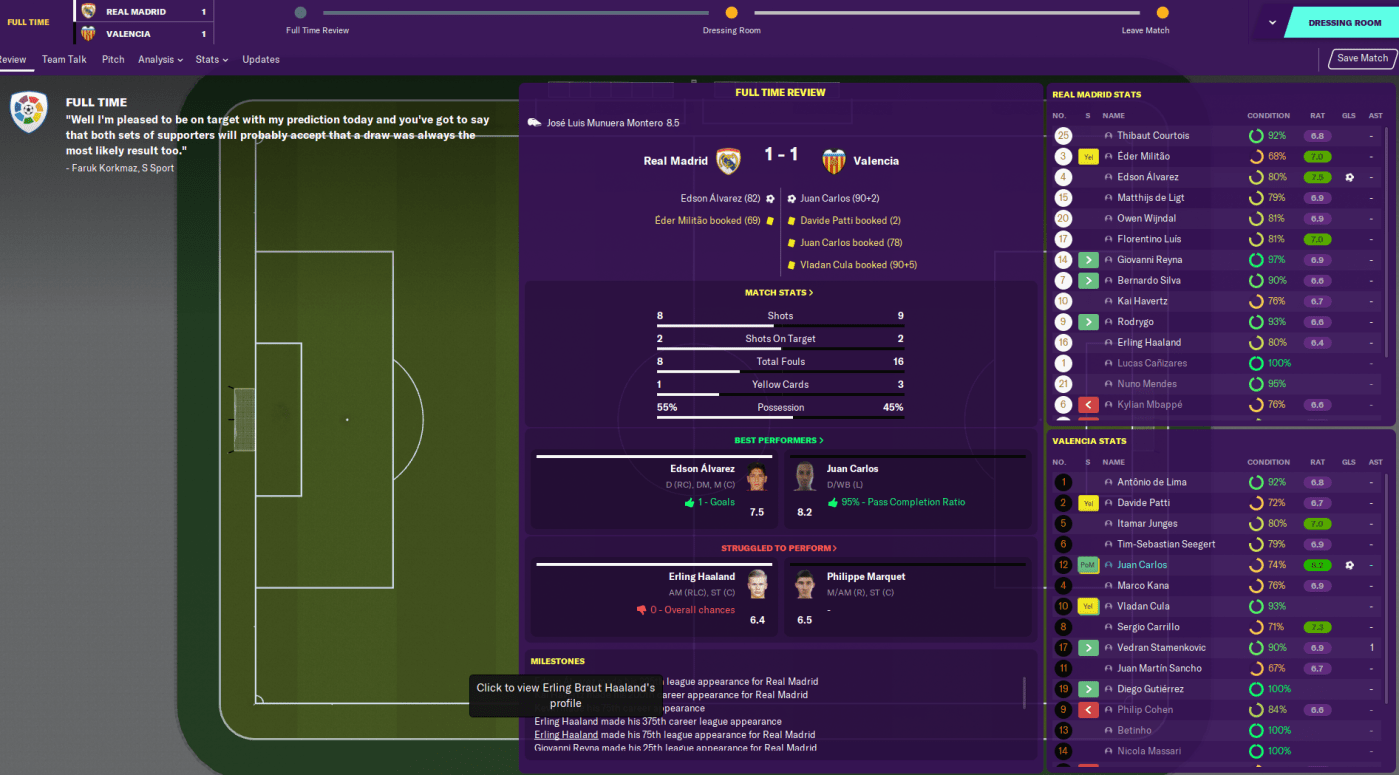Expand the Analysis dropdown
This screenshot has height=775, width=1399.
tap(160, 60)
